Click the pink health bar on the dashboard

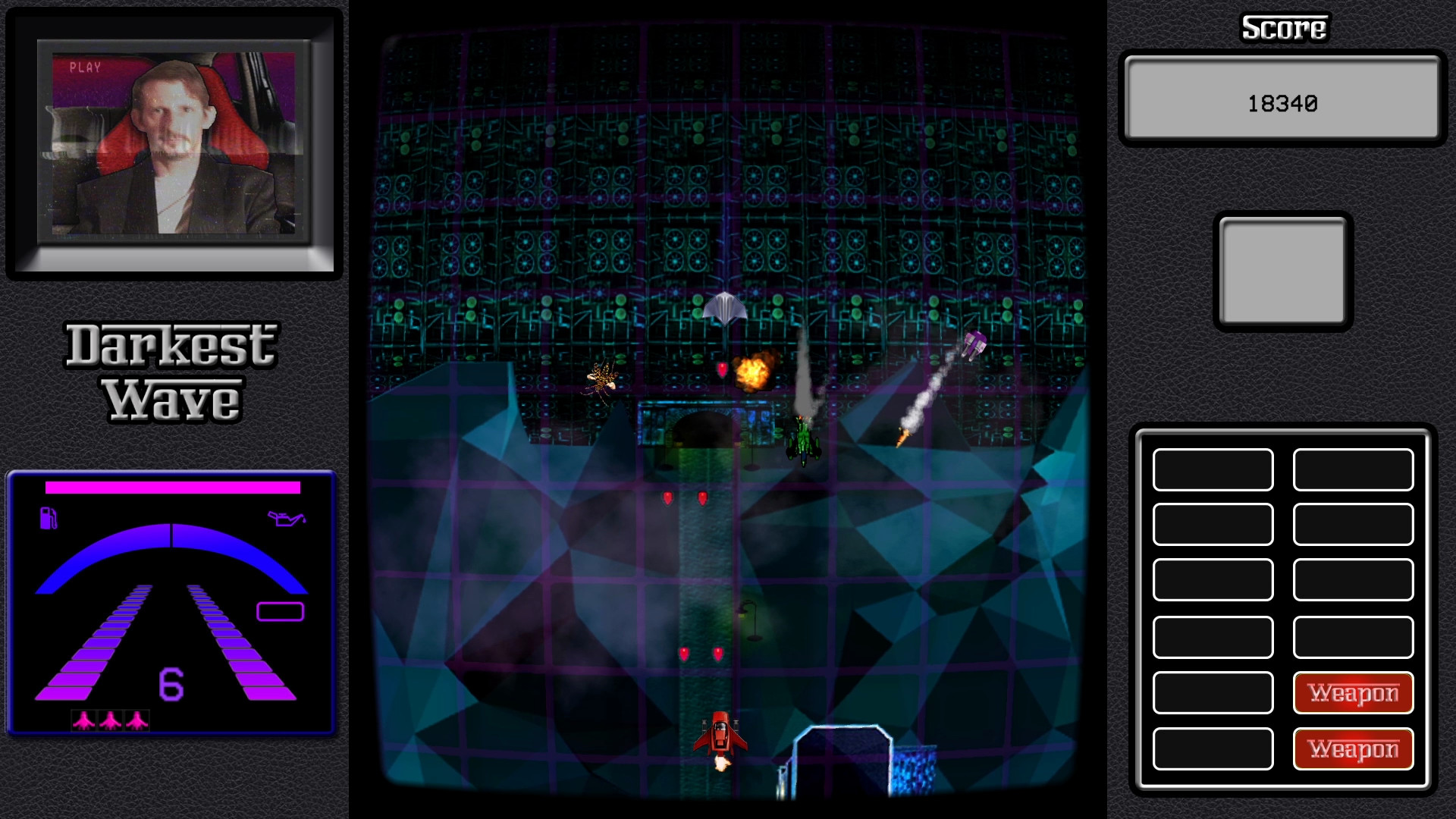pos(172,488)
